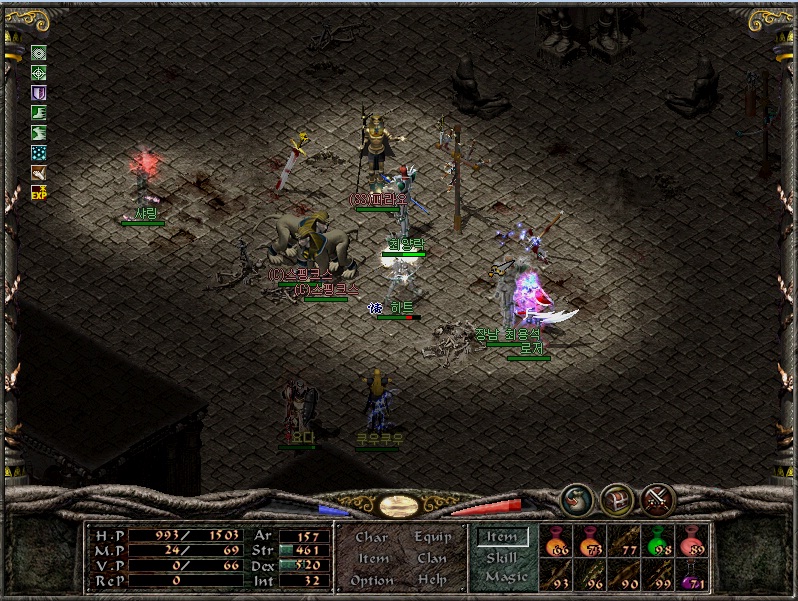The width and height of the screenshot is (798, 601).
Task: Open the Option menu
Action: click(371, 580)
